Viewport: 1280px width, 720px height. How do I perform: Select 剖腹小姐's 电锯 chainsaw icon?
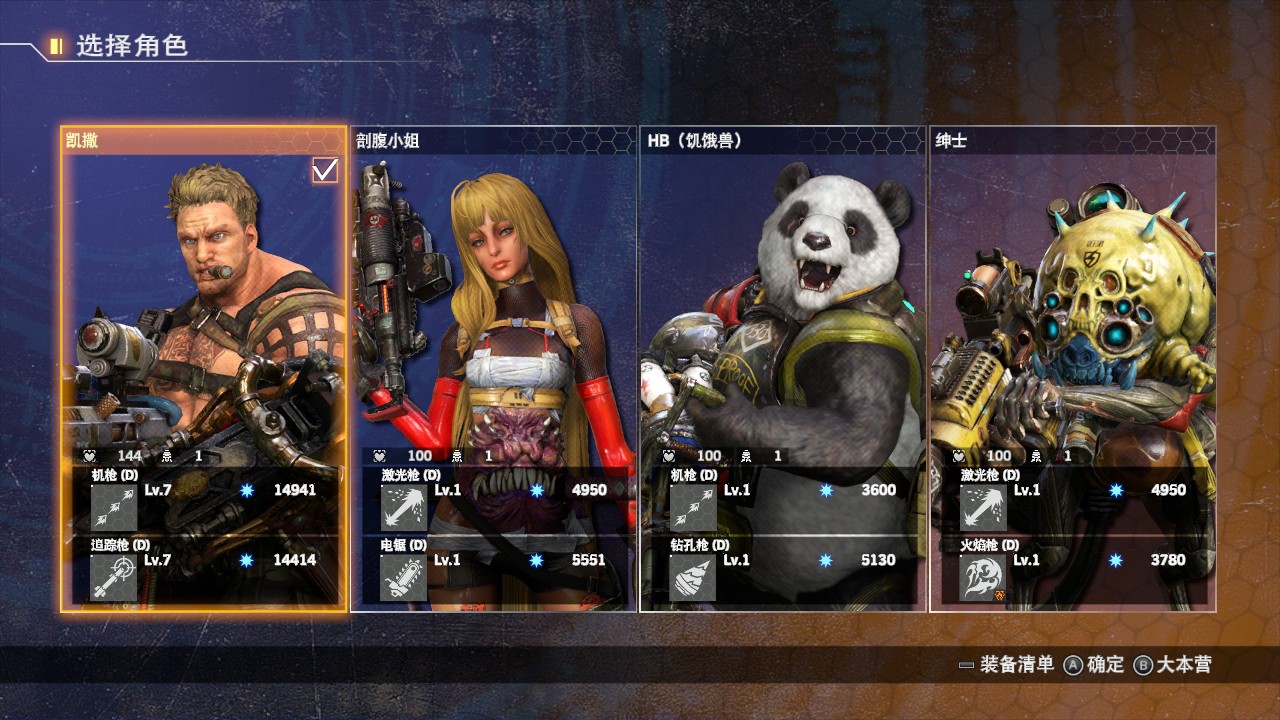click(403, 577)
